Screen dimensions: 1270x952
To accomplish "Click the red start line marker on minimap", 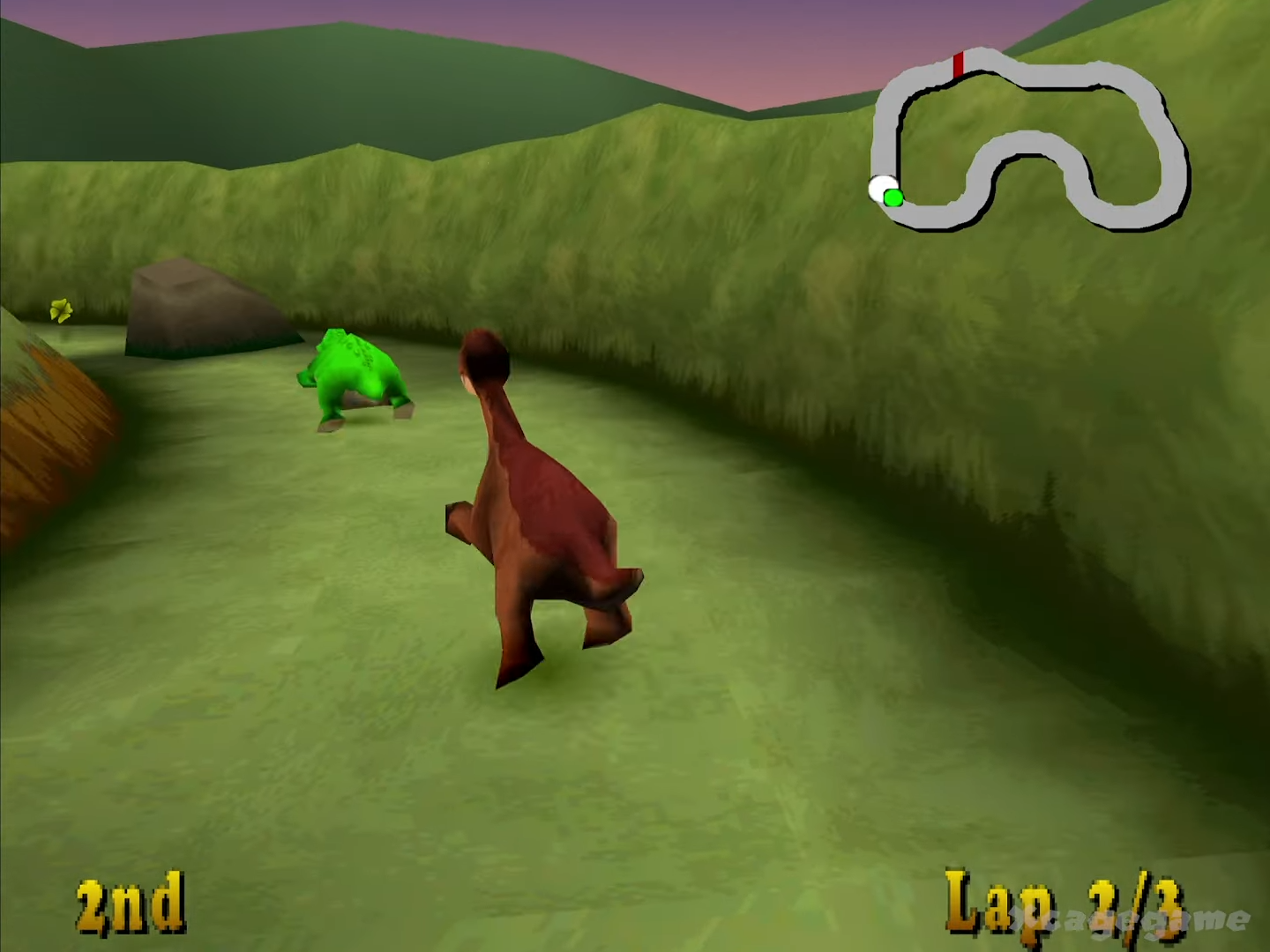I will tap(959, 63).
